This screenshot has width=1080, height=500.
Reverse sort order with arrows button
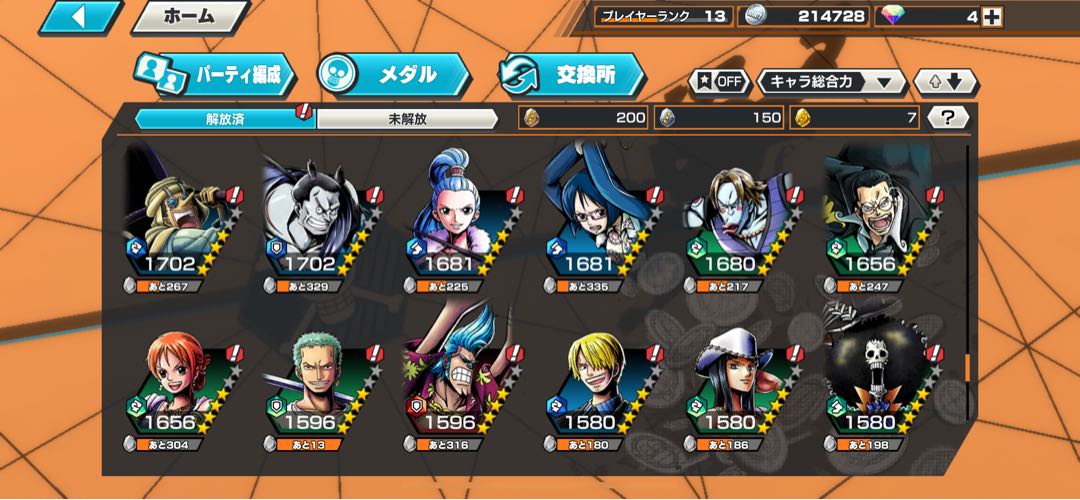pyautogui.click(x=945, y=82)
